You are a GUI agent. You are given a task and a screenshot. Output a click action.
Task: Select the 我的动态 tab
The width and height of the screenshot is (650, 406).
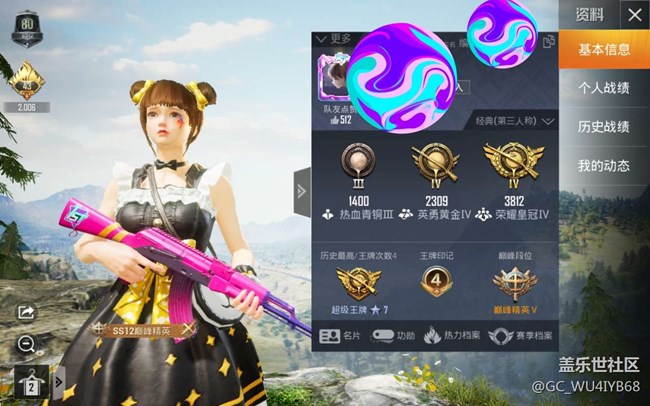click(x=604, y=165)
